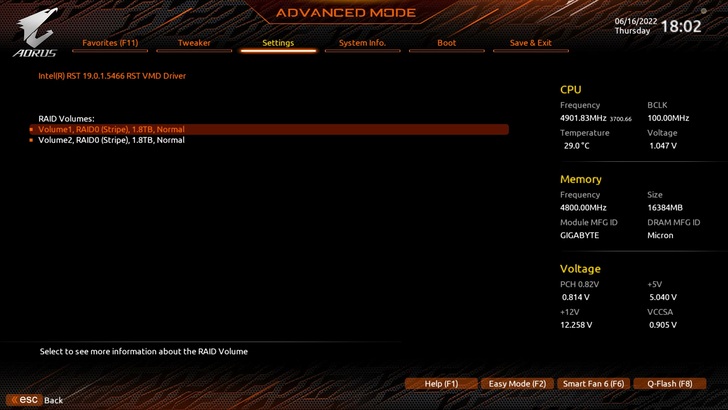
Task: Go to the System Info. tab
Action: (362, 43)
